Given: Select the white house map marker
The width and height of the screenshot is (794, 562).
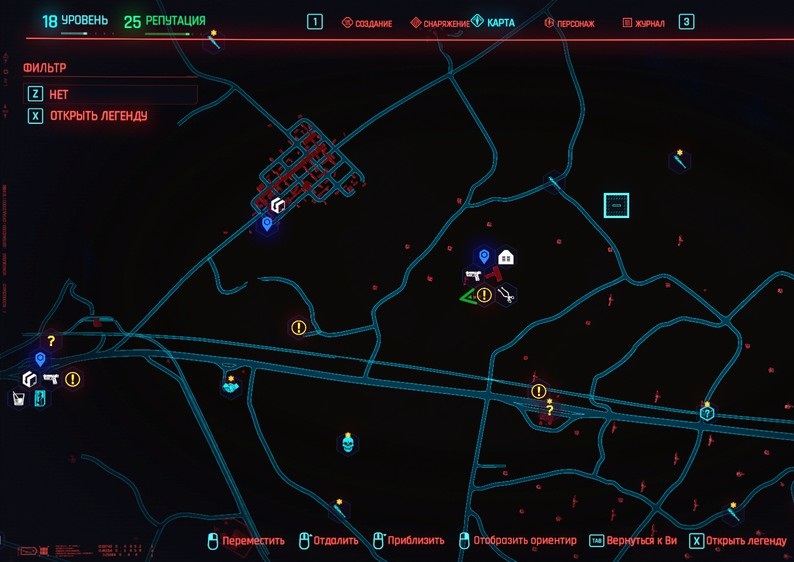Looking at the screenshot, I should [x=506, y=257].
